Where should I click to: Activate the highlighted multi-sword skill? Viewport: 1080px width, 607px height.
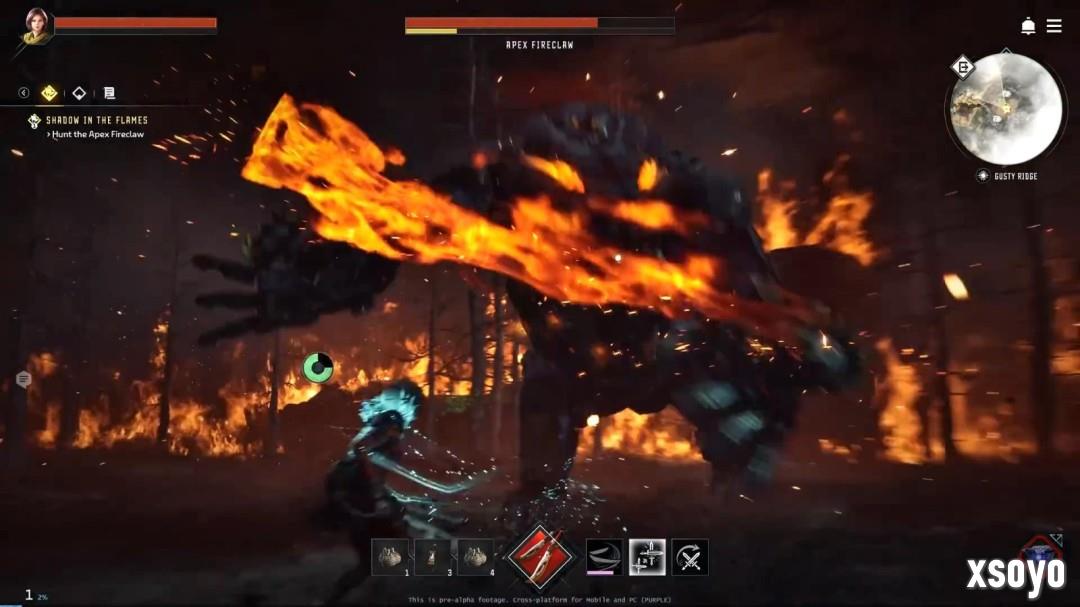pos(647,557)
